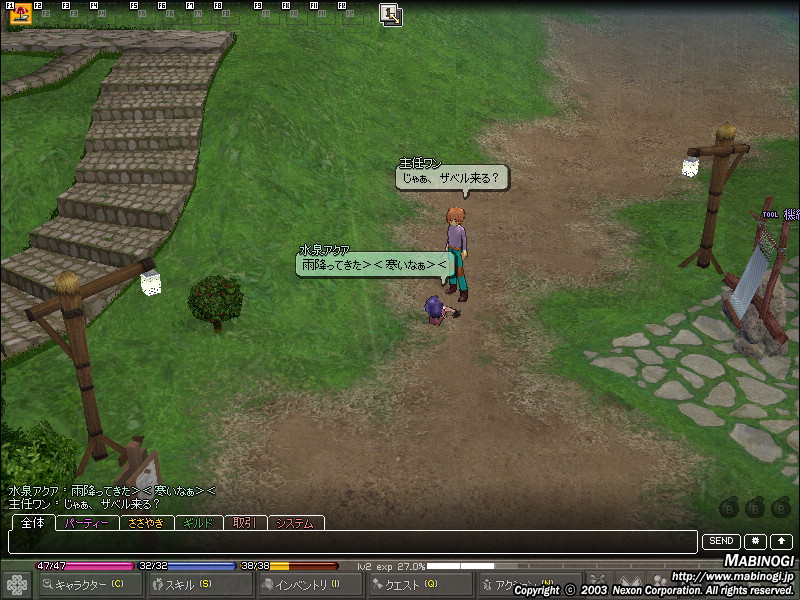Viewport: 800px width, 600px height.
Task: Click the hotbar page switch icon
Action: pyautogui.click(x=391, y=14)
